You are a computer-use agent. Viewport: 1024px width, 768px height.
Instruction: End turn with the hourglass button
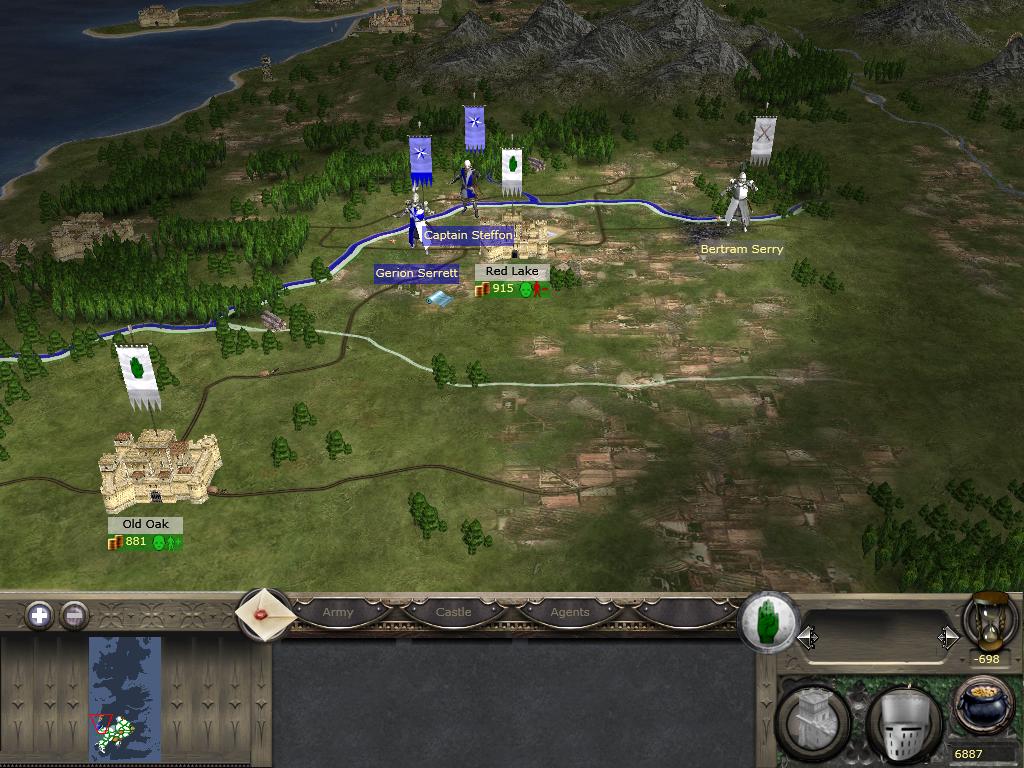(989, 620)
